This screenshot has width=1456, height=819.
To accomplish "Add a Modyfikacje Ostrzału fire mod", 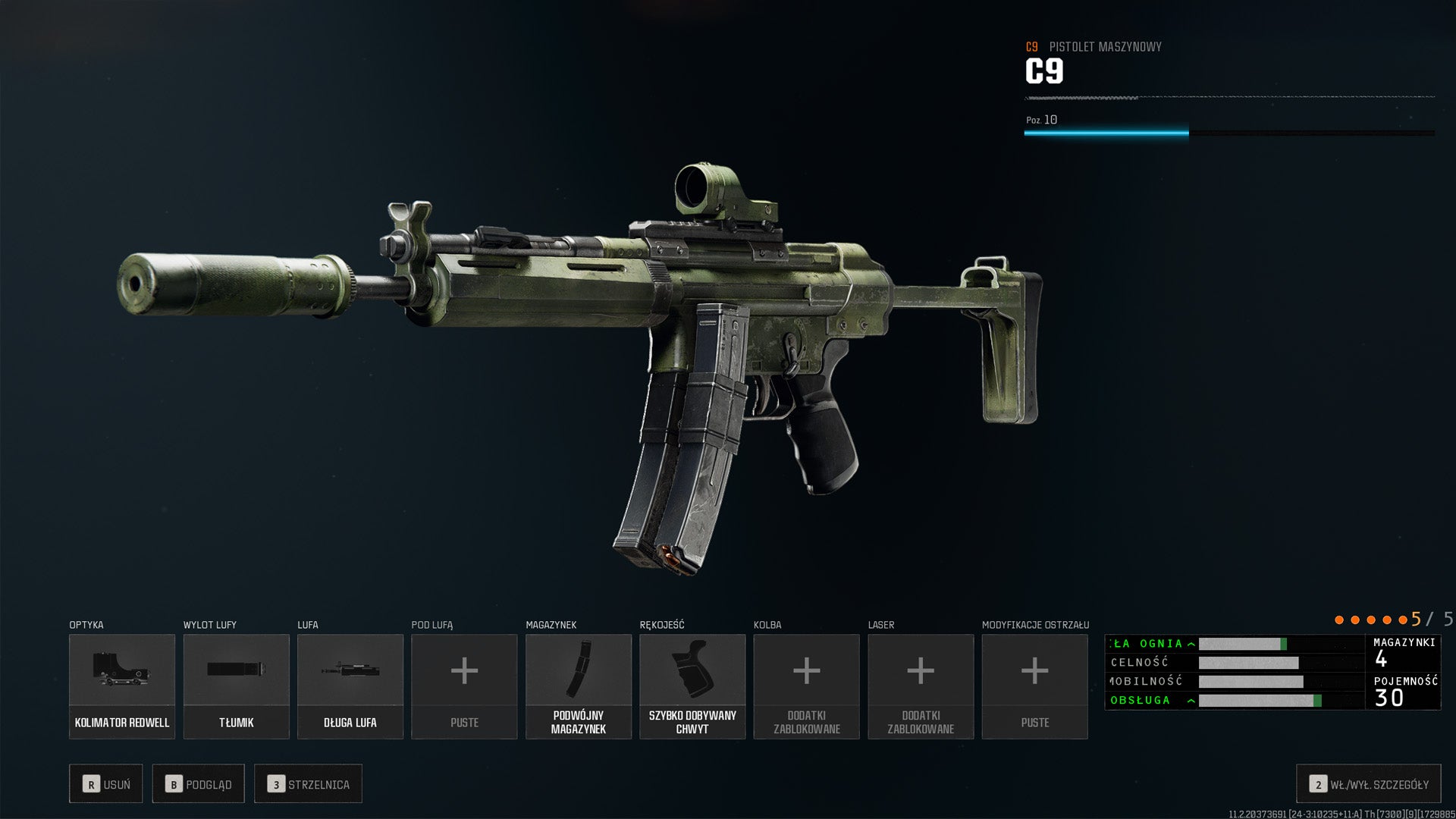I will [x=1034, y=686].
